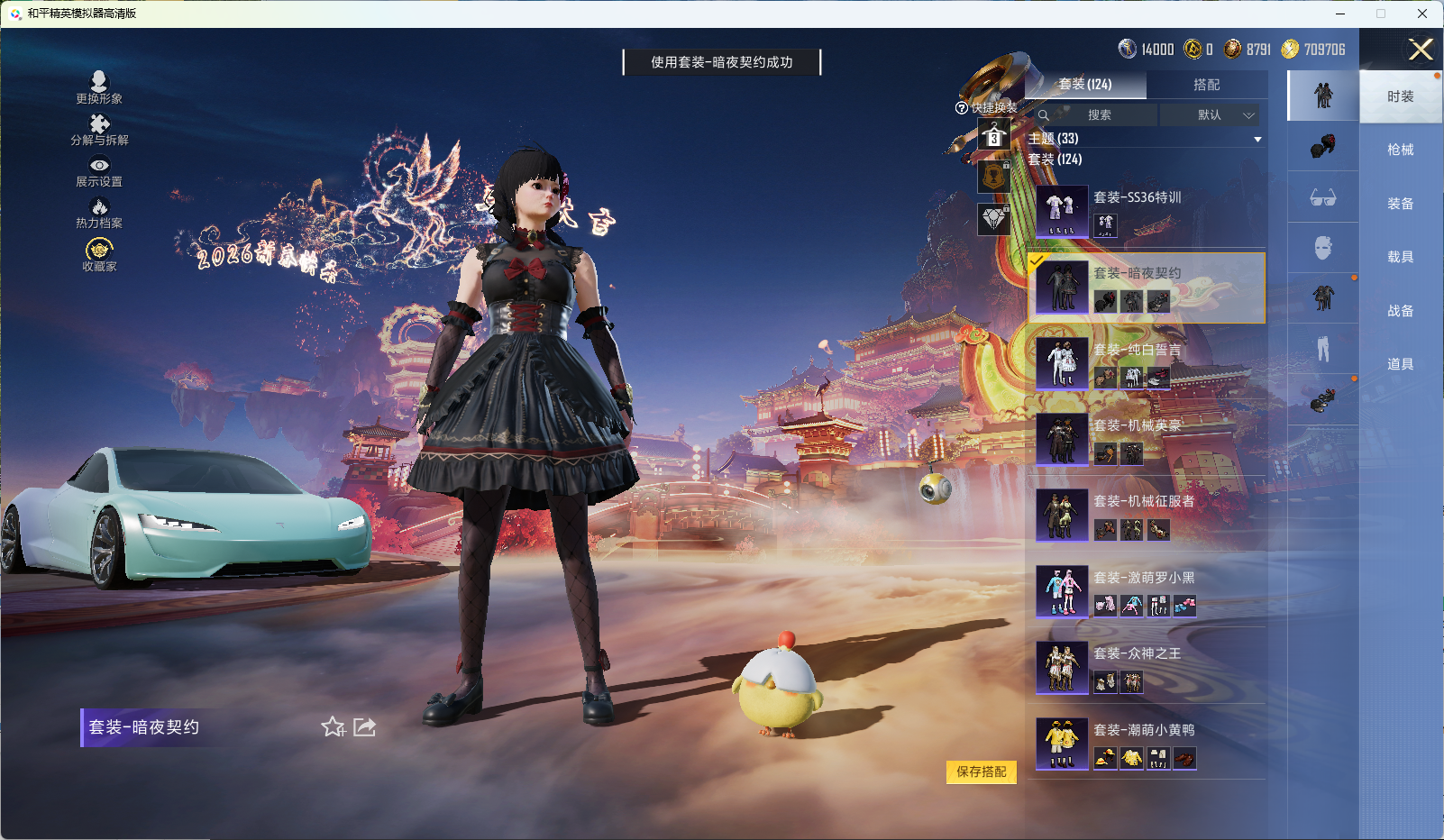Click the locked wardrobe slot with padlock
This screenshot has width=1444, height=840.
tap(994, 177)
